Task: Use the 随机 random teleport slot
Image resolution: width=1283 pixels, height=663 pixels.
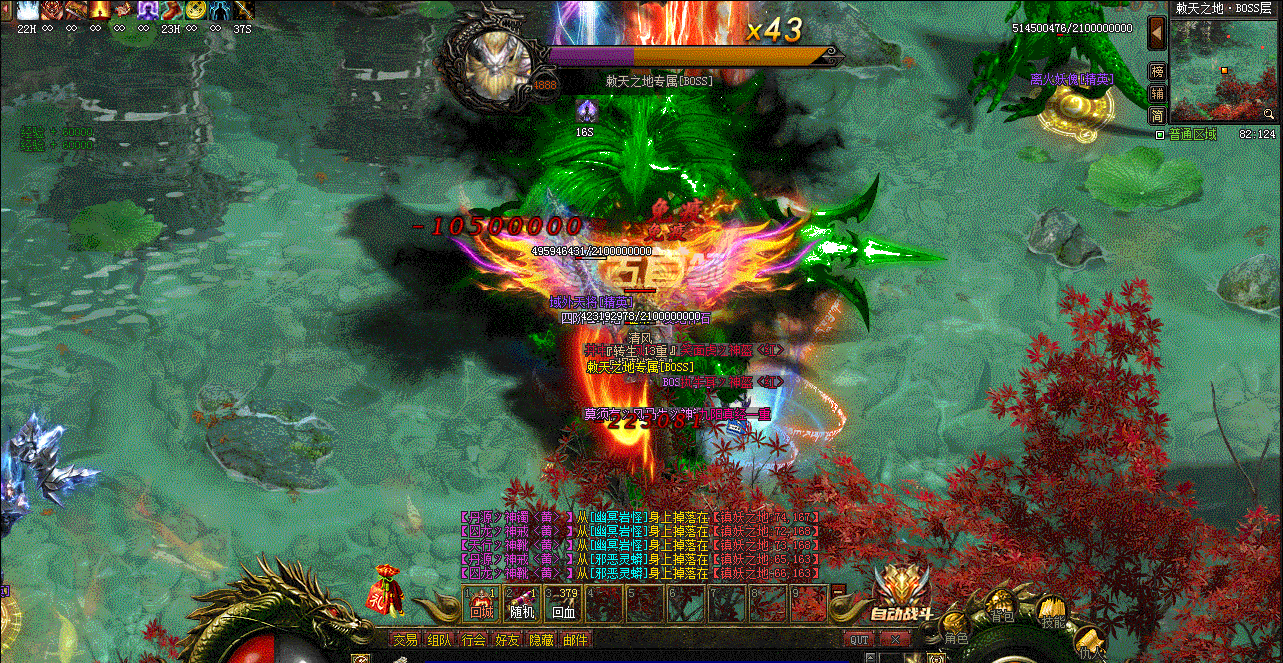Action: point(523,603)
